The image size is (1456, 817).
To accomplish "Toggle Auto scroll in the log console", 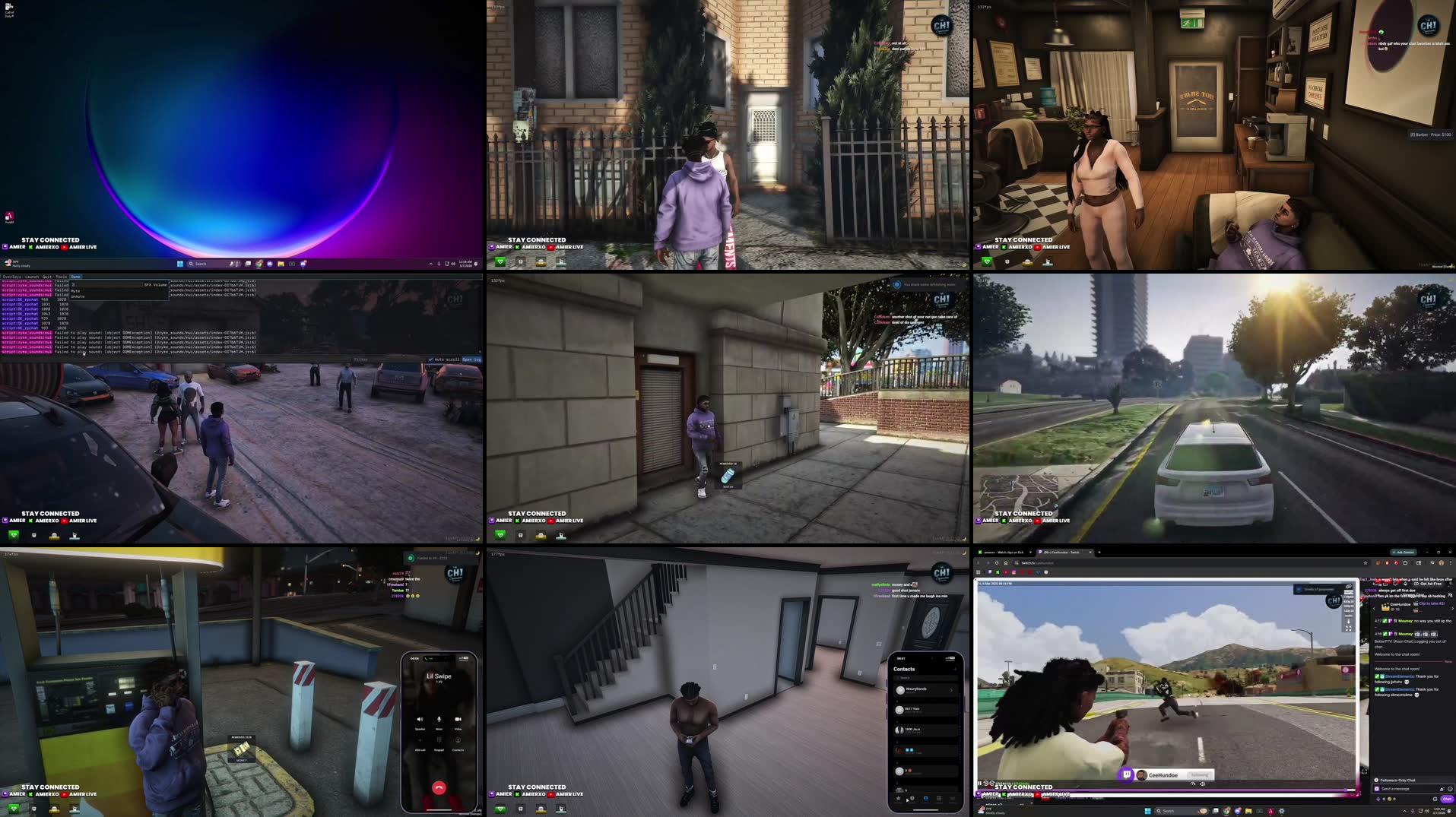I will pyautogui.click(x=431, y=359).
